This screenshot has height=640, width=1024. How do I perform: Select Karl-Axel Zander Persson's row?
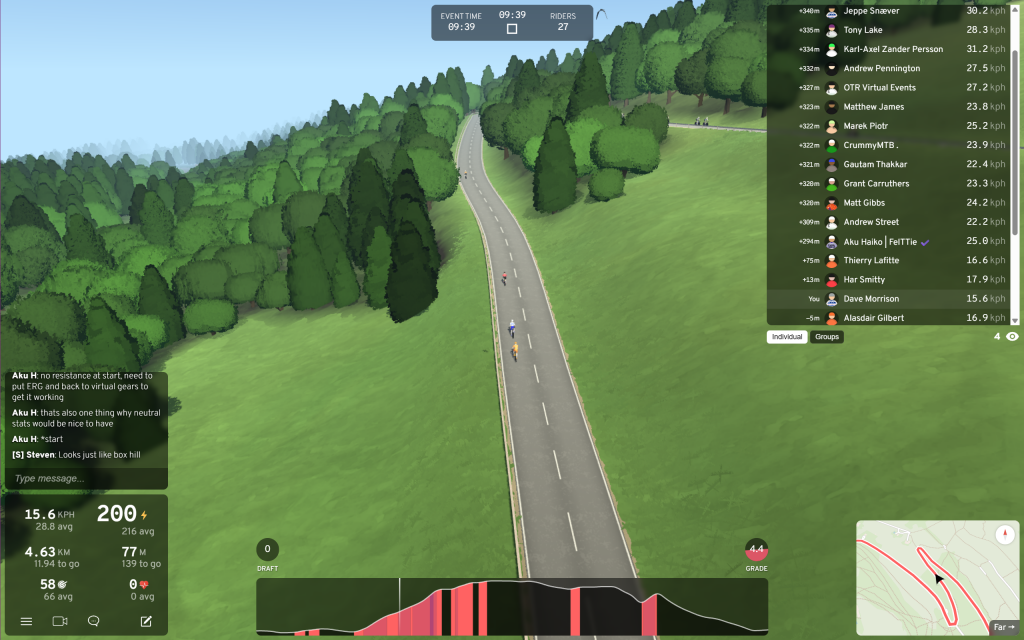(x=890, y=49)
